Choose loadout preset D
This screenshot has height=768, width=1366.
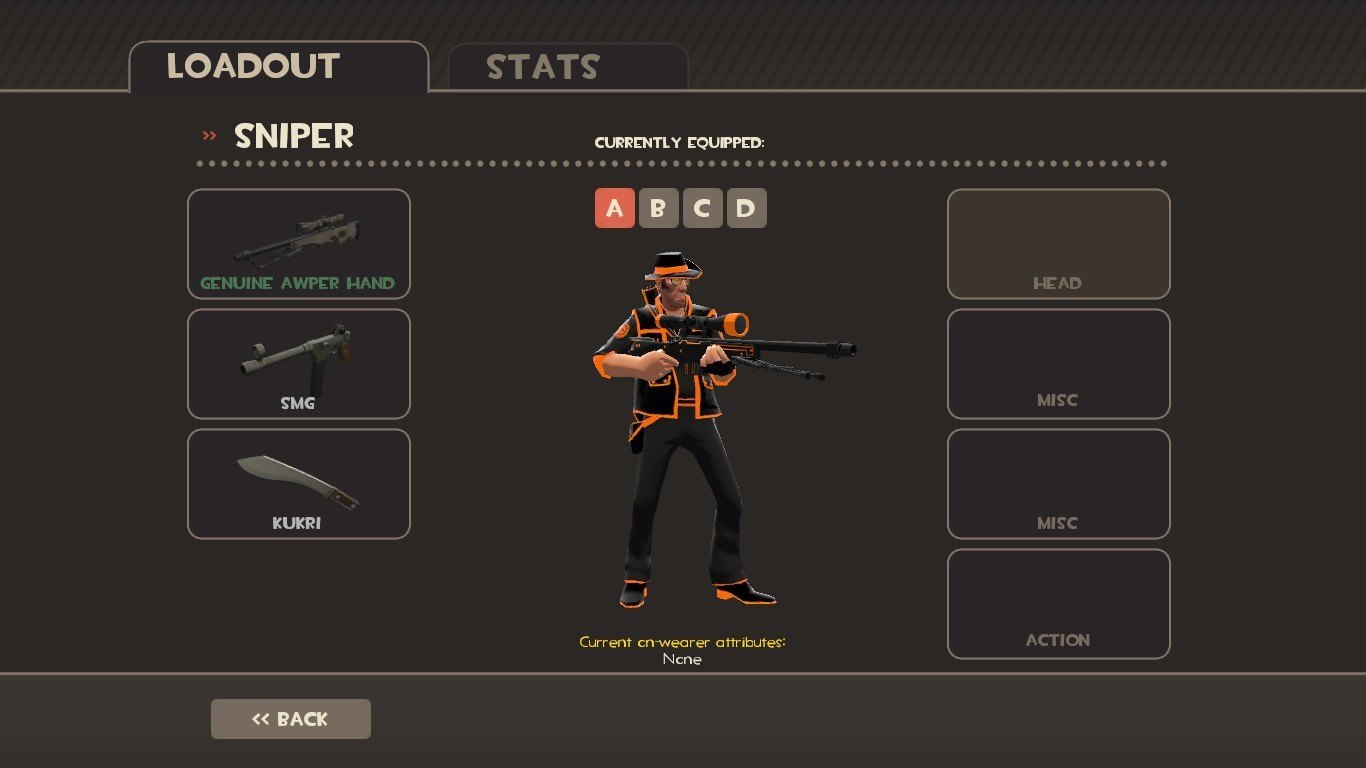click(746, 209)
